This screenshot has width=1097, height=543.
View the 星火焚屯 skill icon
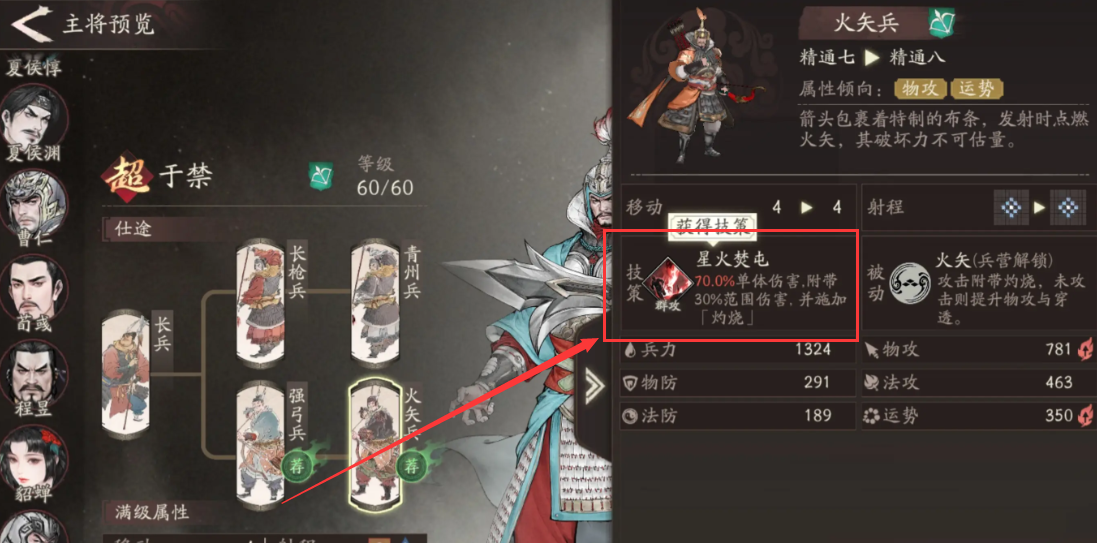660,285
